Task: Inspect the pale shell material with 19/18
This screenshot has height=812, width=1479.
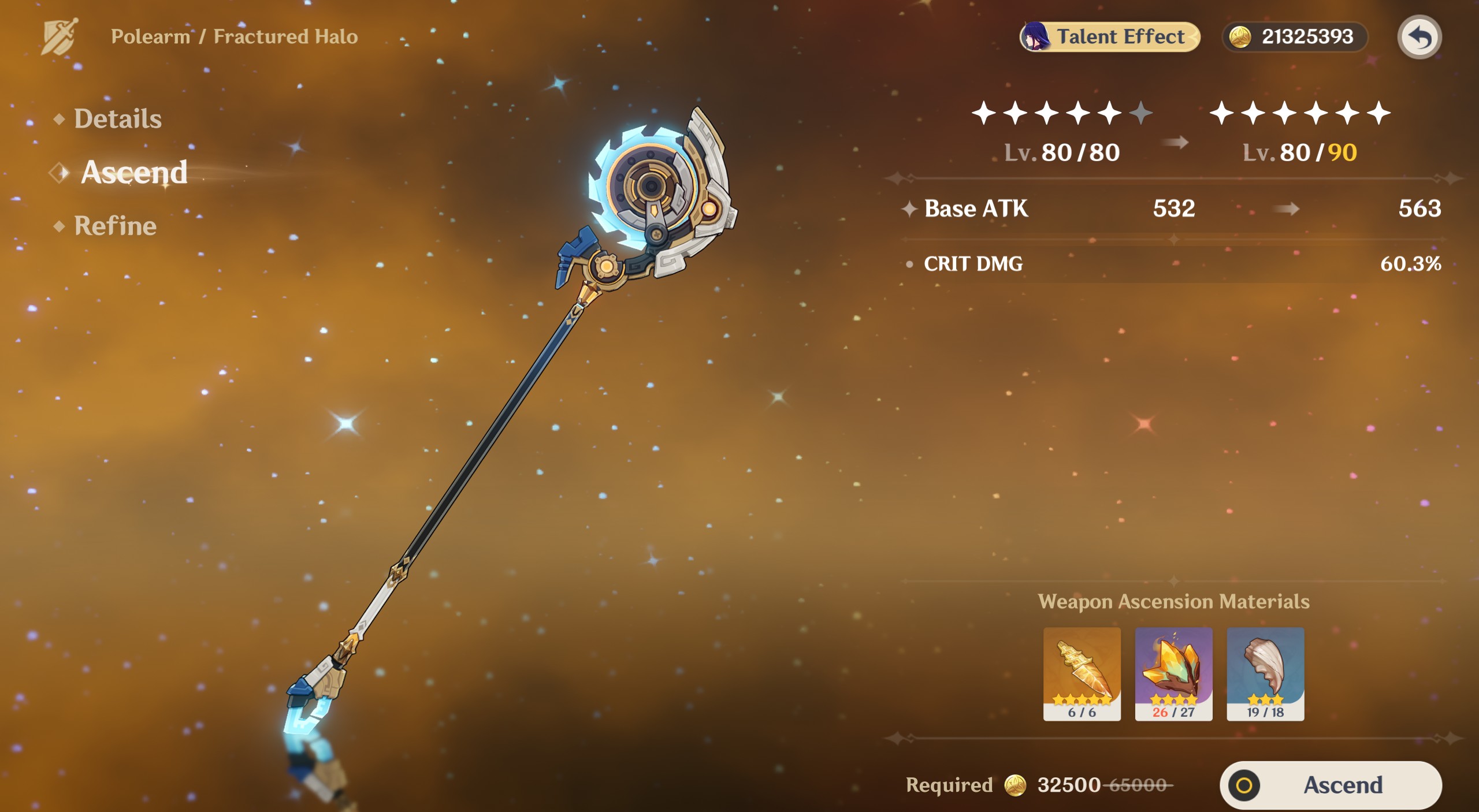Action: coord(1265,673)
